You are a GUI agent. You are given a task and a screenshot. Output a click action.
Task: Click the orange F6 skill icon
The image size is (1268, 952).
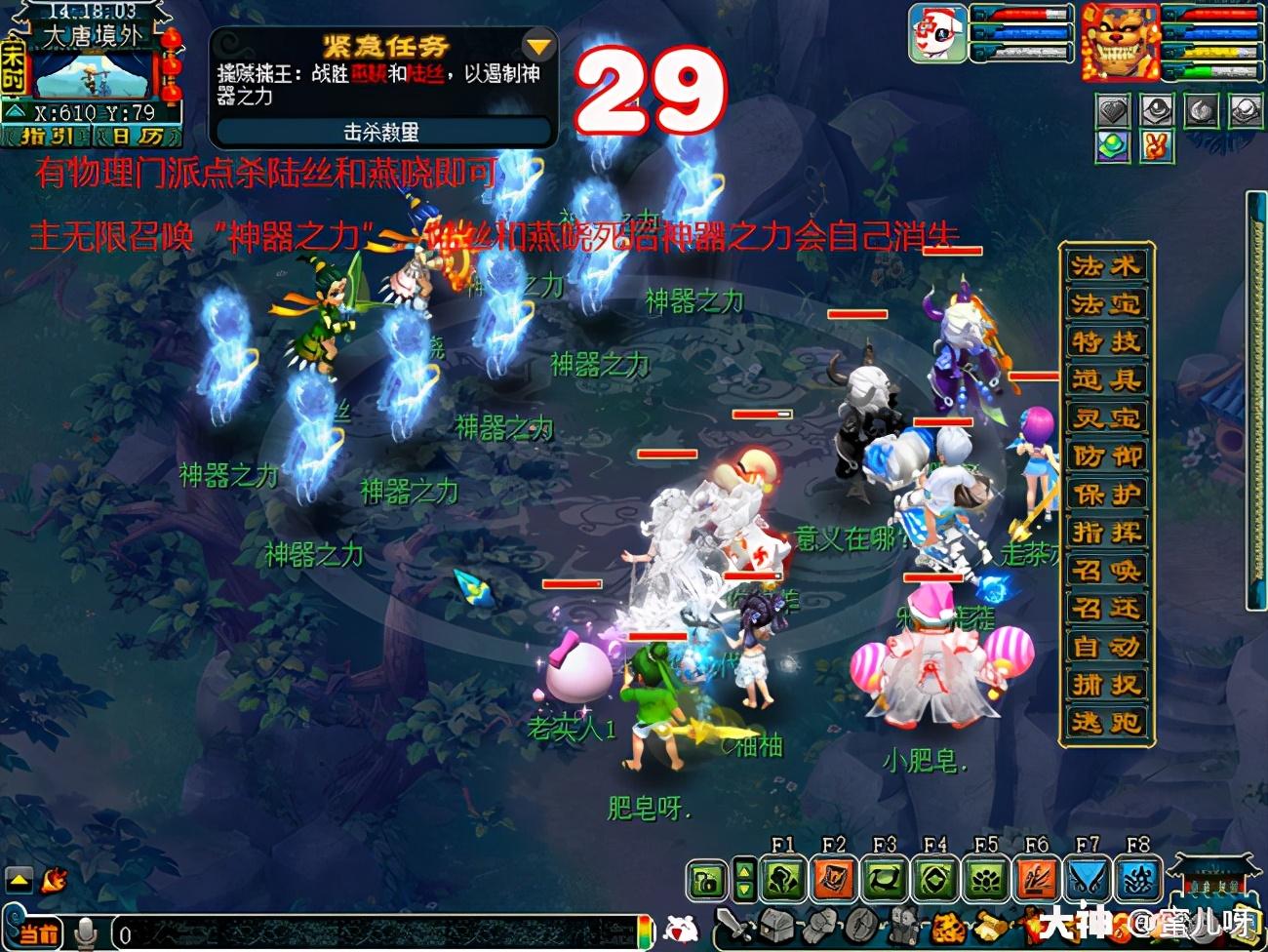point(1037,878)
